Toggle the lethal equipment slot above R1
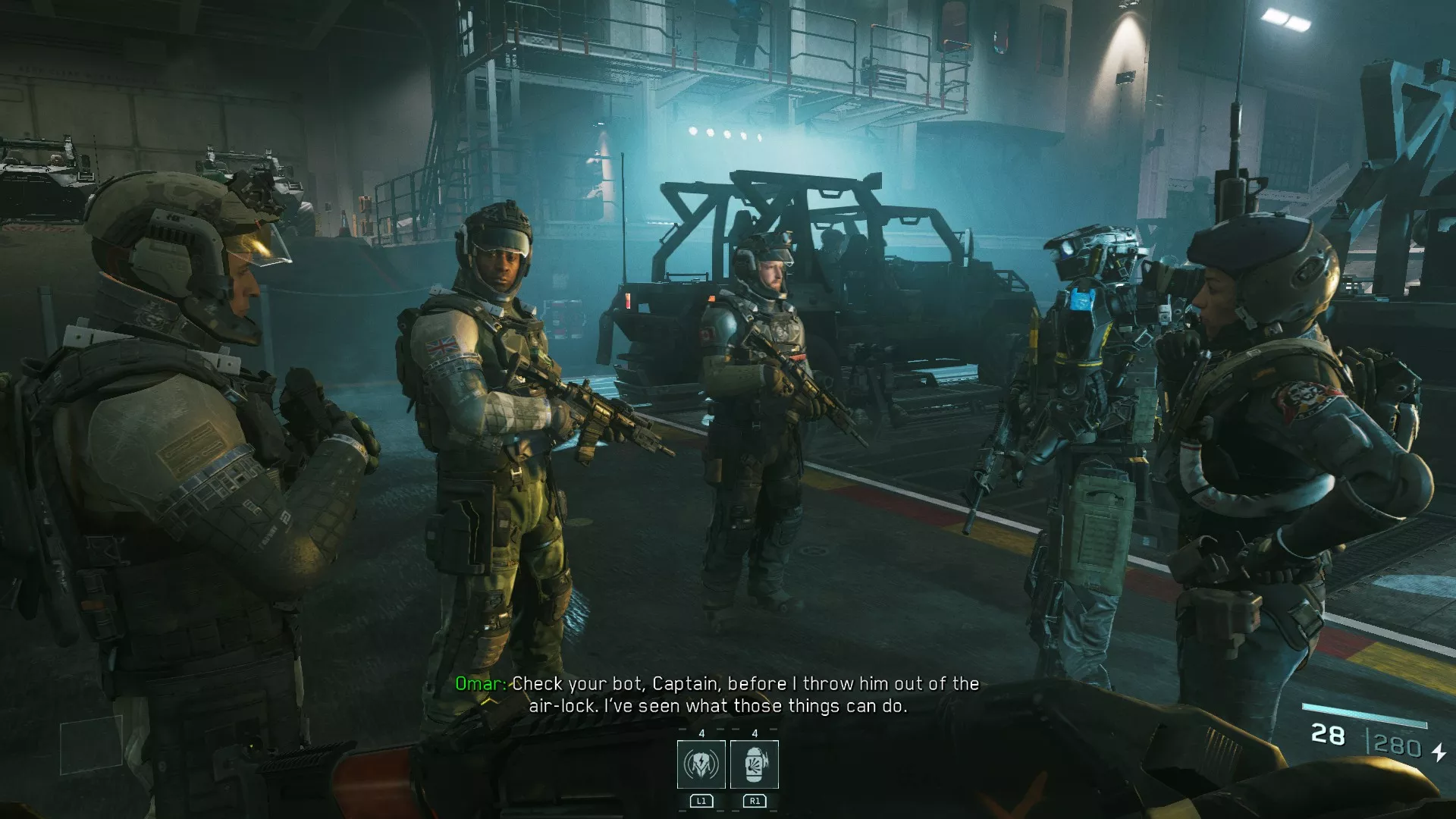The width and height of the screenshot is (1456, 819). (755, 764)
